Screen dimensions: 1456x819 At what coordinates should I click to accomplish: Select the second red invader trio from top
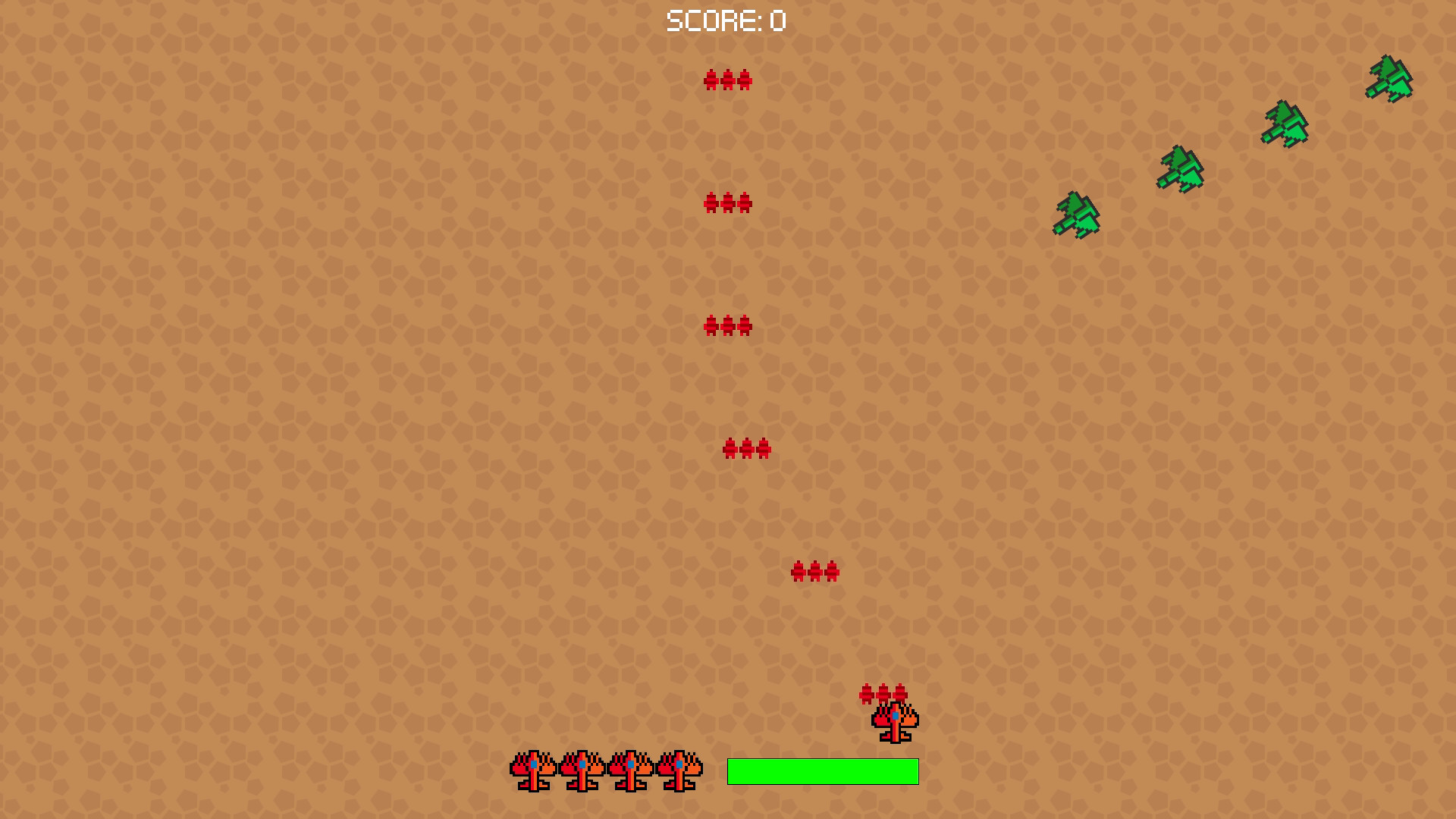click(730, 201)
